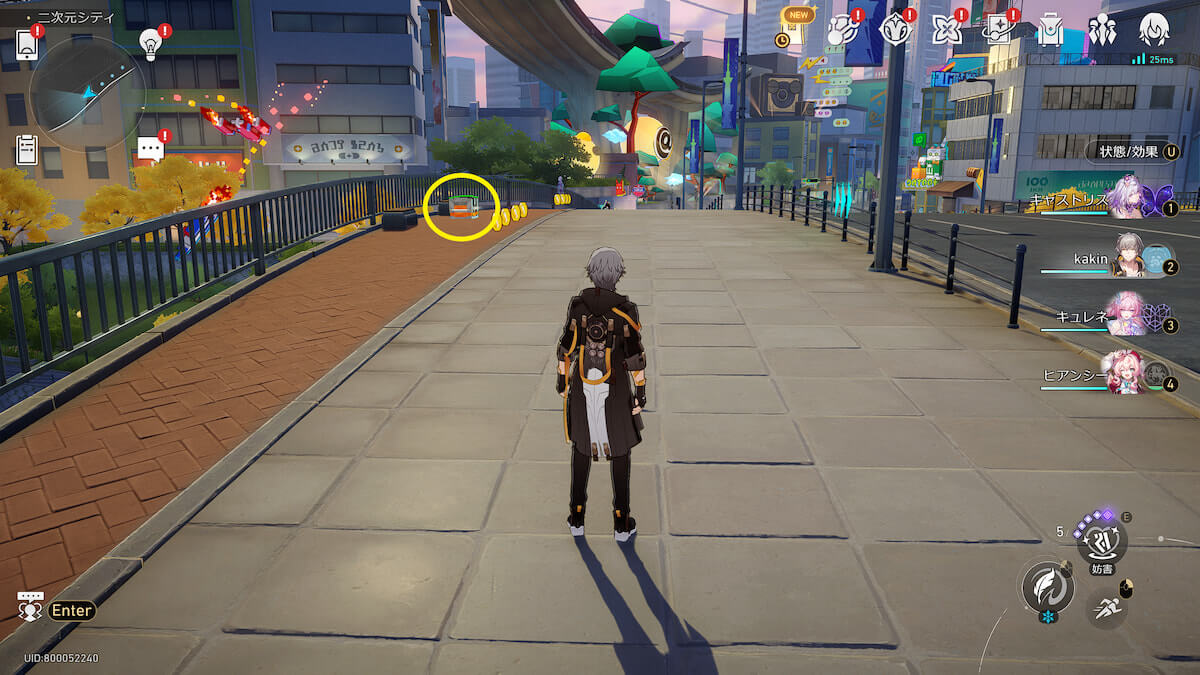This screenshot has width=1200, height=675.
Task: Open the backpack inventory
Action: point(1050,30)
